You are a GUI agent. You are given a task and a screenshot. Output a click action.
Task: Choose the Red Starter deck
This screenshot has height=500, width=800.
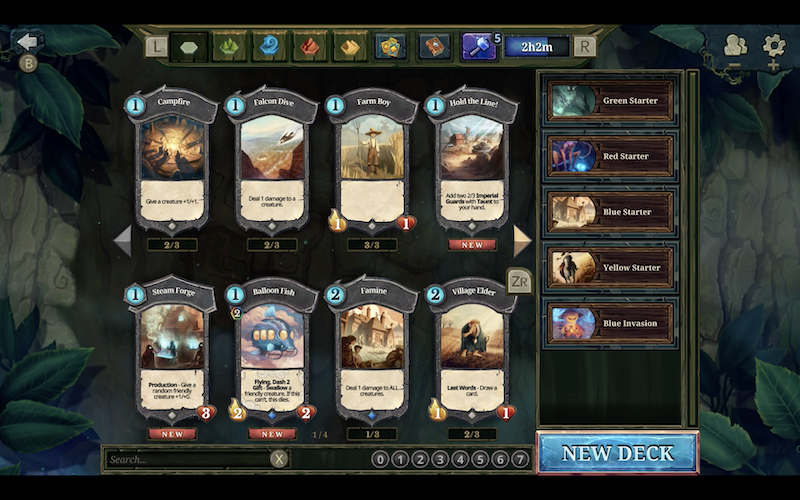[610, 156]
